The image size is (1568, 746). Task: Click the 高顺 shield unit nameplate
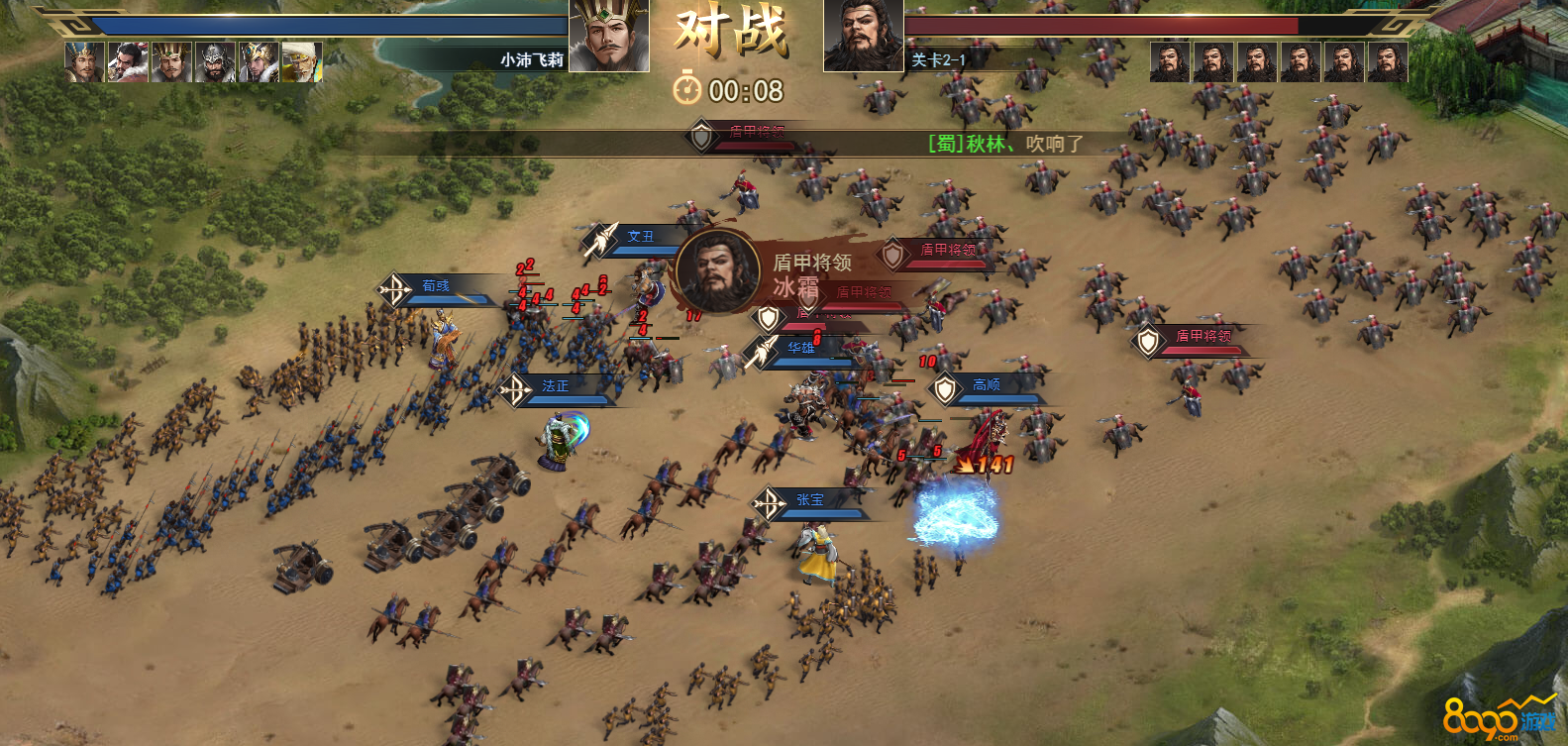point(986,385)
